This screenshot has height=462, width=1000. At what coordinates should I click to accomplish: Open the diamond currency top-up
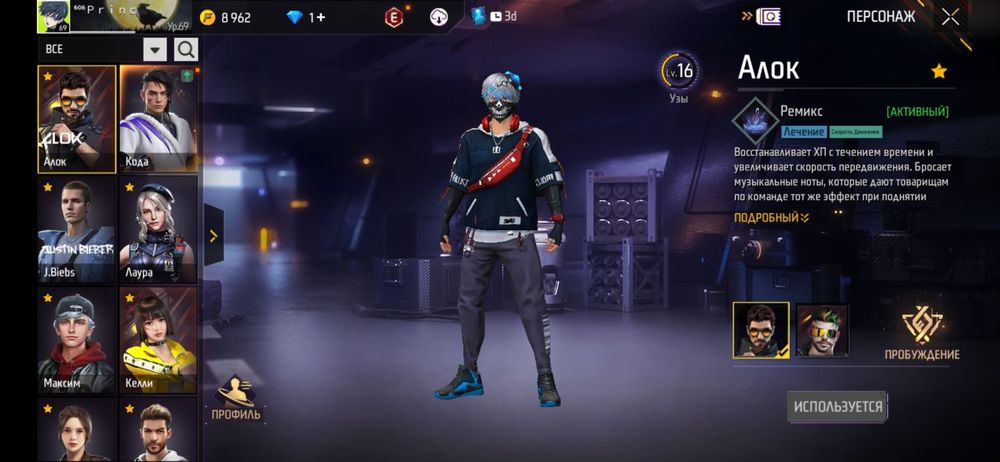[x=306, y=17]
